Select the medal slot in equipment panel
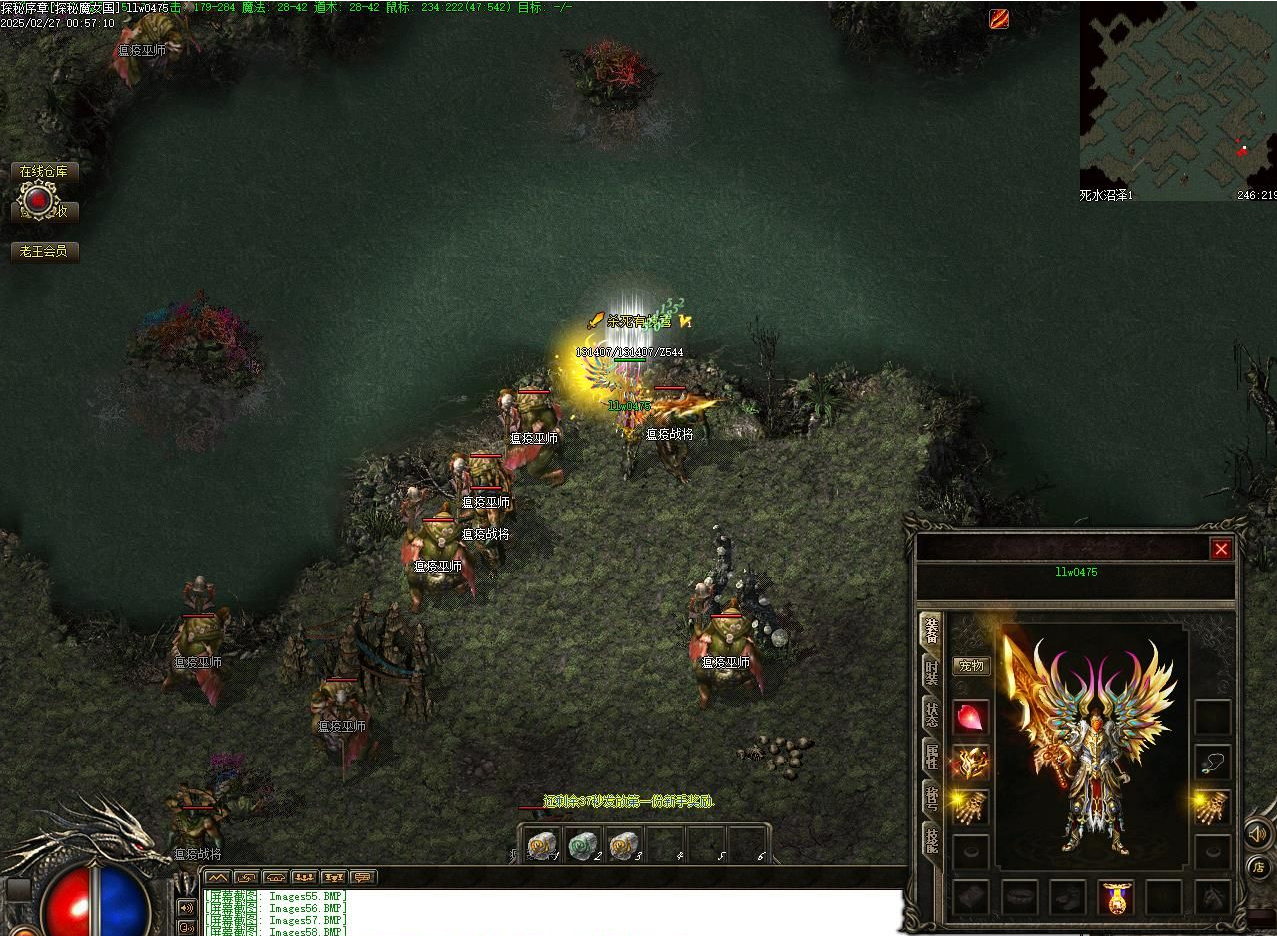The height and width of the screenshot is (936, 1277). tap(1115, 897)
